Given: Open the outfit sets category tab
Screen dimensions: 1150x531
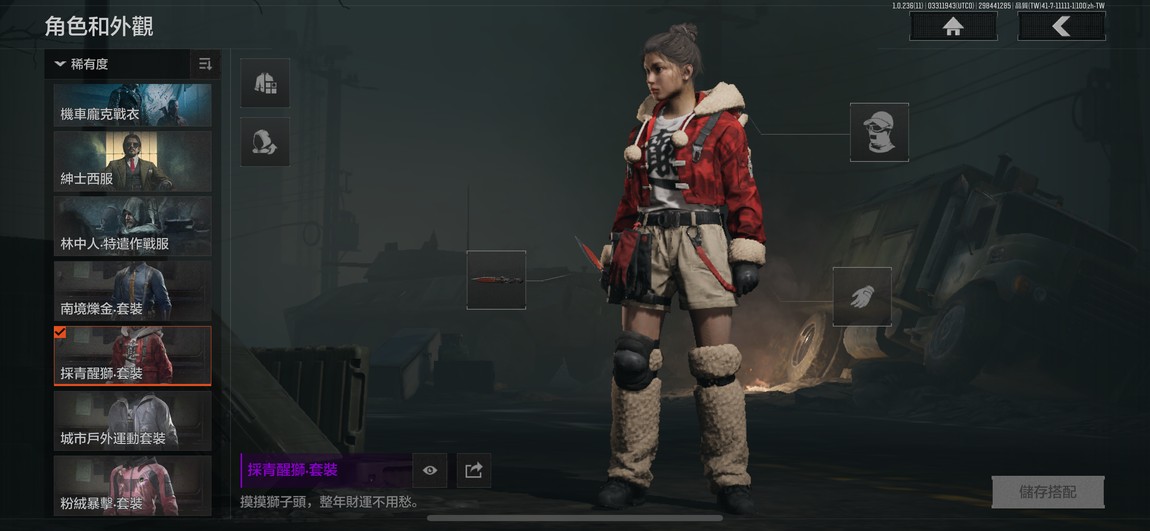Looking at the screenshot, I should (x=265, y=83).
